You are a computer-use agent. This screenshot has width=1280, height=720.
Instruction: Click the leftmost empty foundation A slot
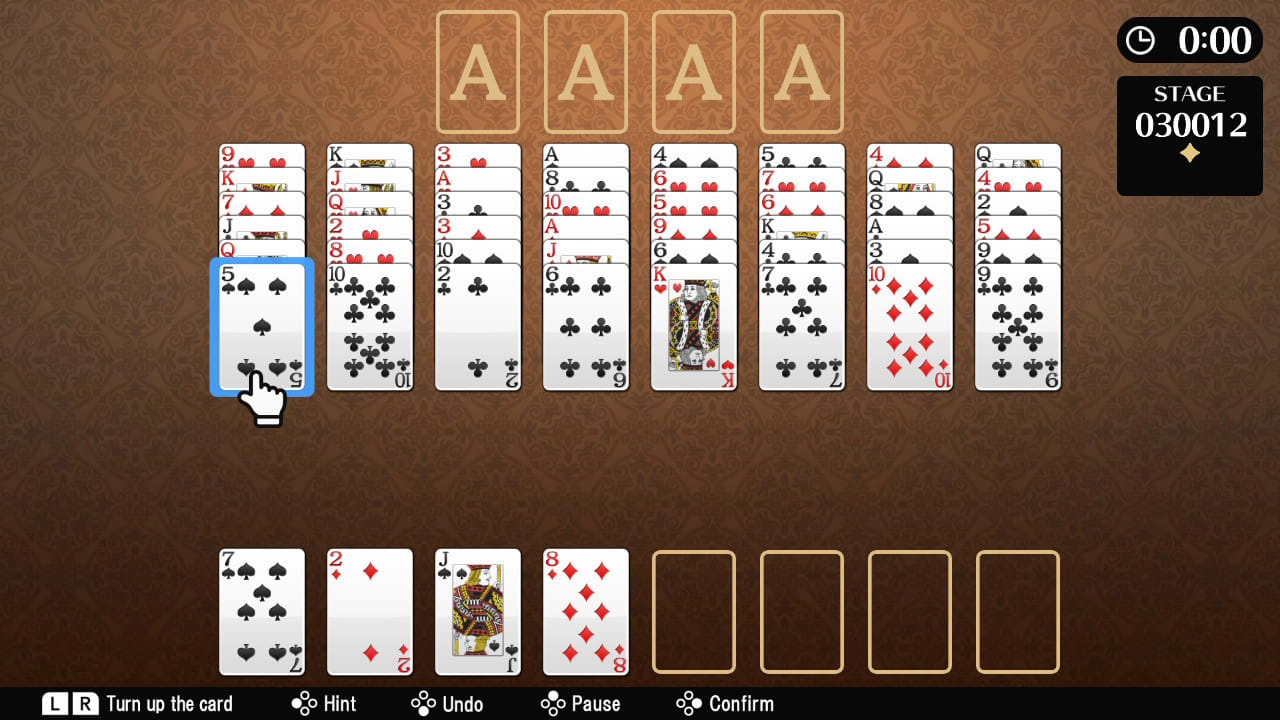coord(477,70)
